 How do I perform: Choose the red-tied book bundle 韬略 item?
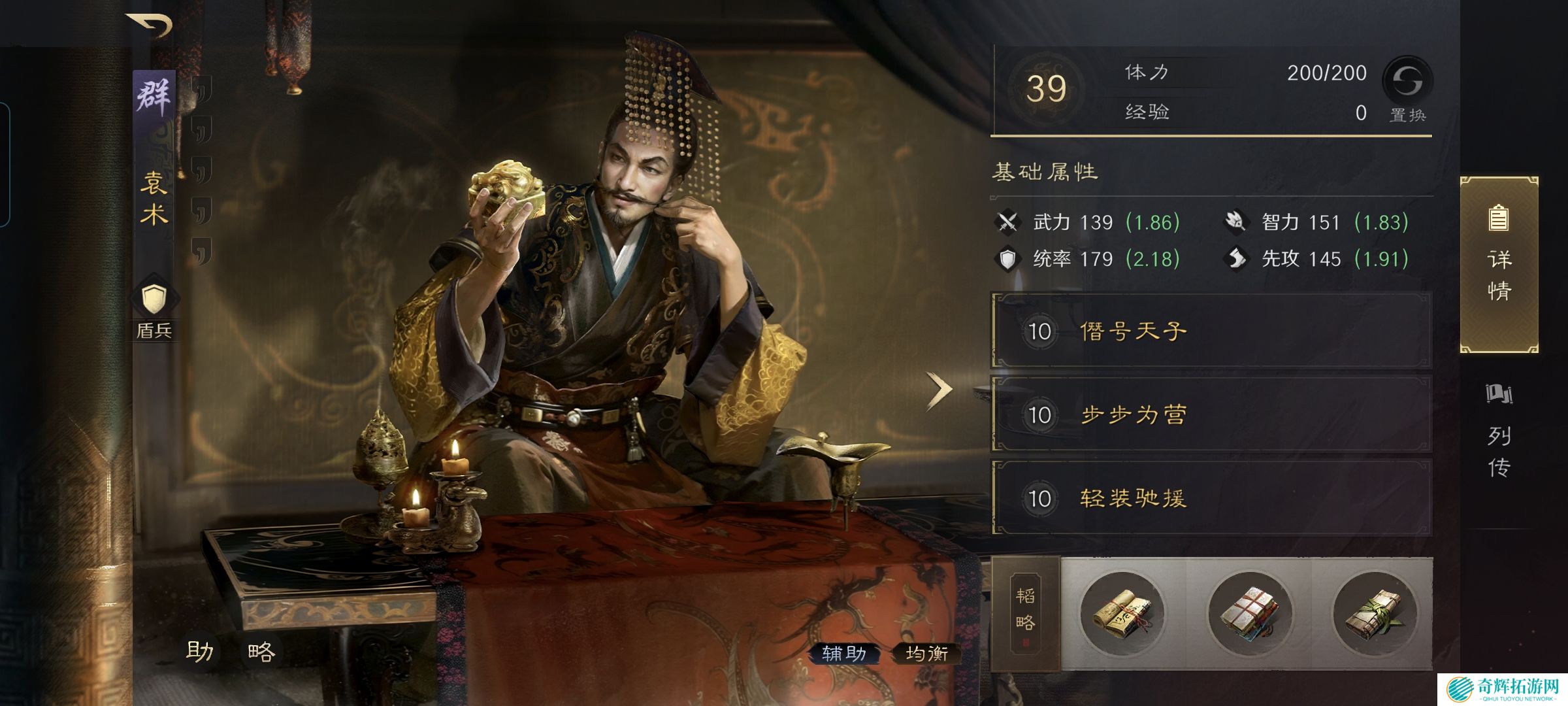click(1249, 613)
